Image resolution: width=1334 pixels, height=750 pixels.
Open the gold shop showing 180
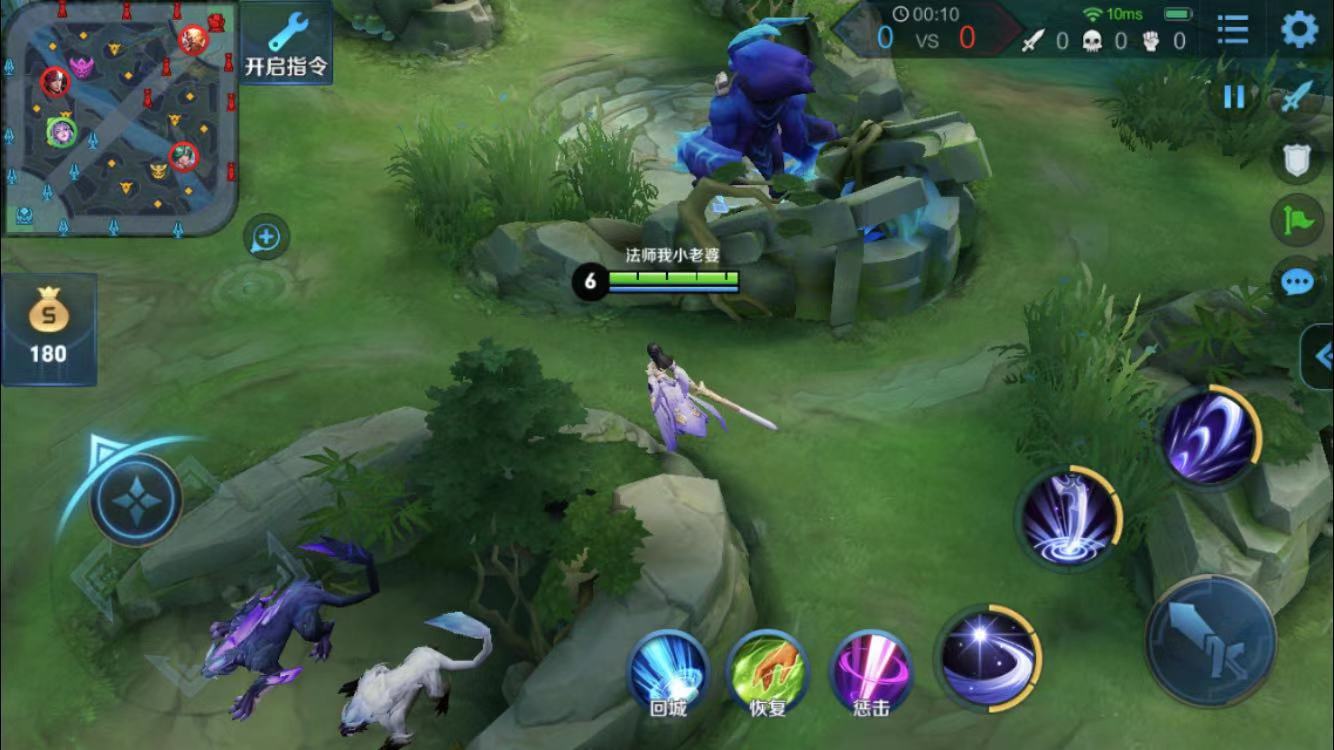[x=48, y=330]
